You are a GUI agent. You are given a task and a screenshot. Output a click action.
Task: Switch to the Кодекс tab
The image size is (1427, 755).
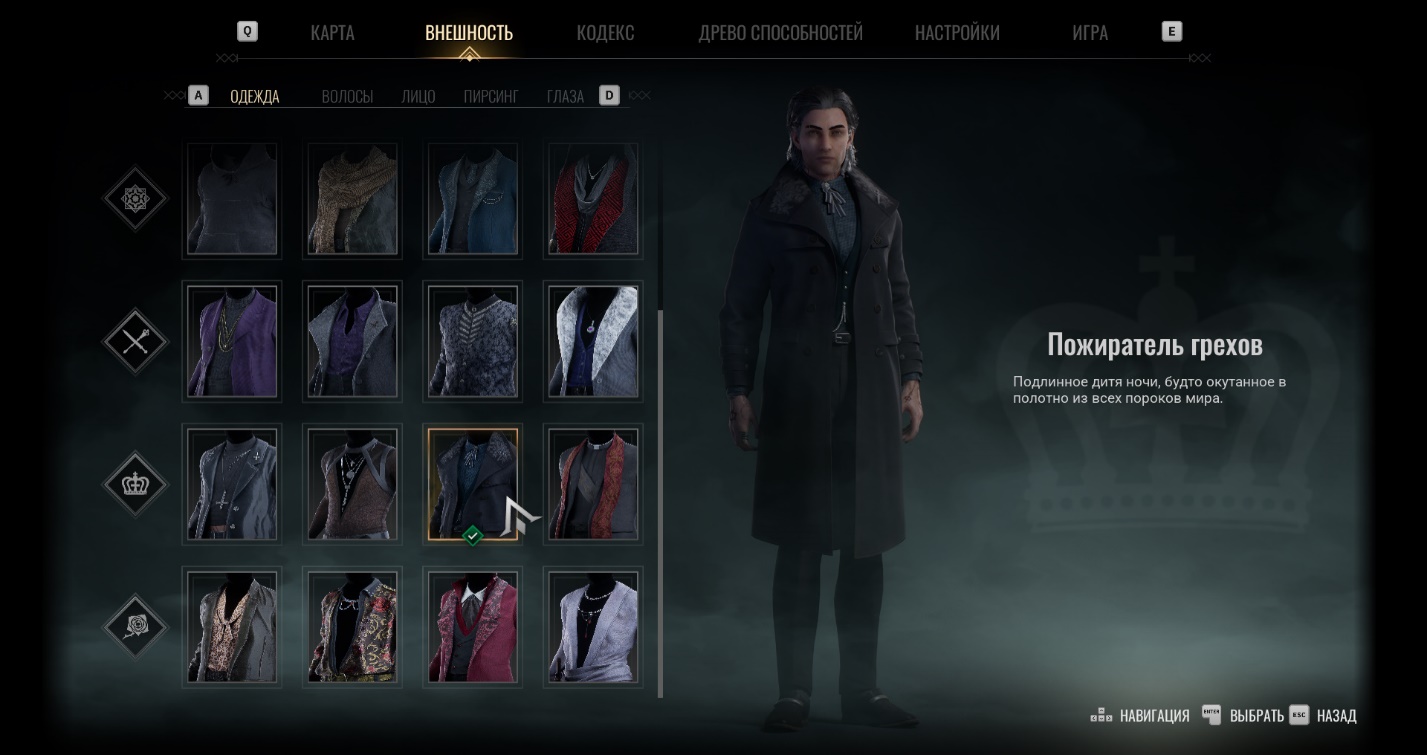(x=605, y=33)
